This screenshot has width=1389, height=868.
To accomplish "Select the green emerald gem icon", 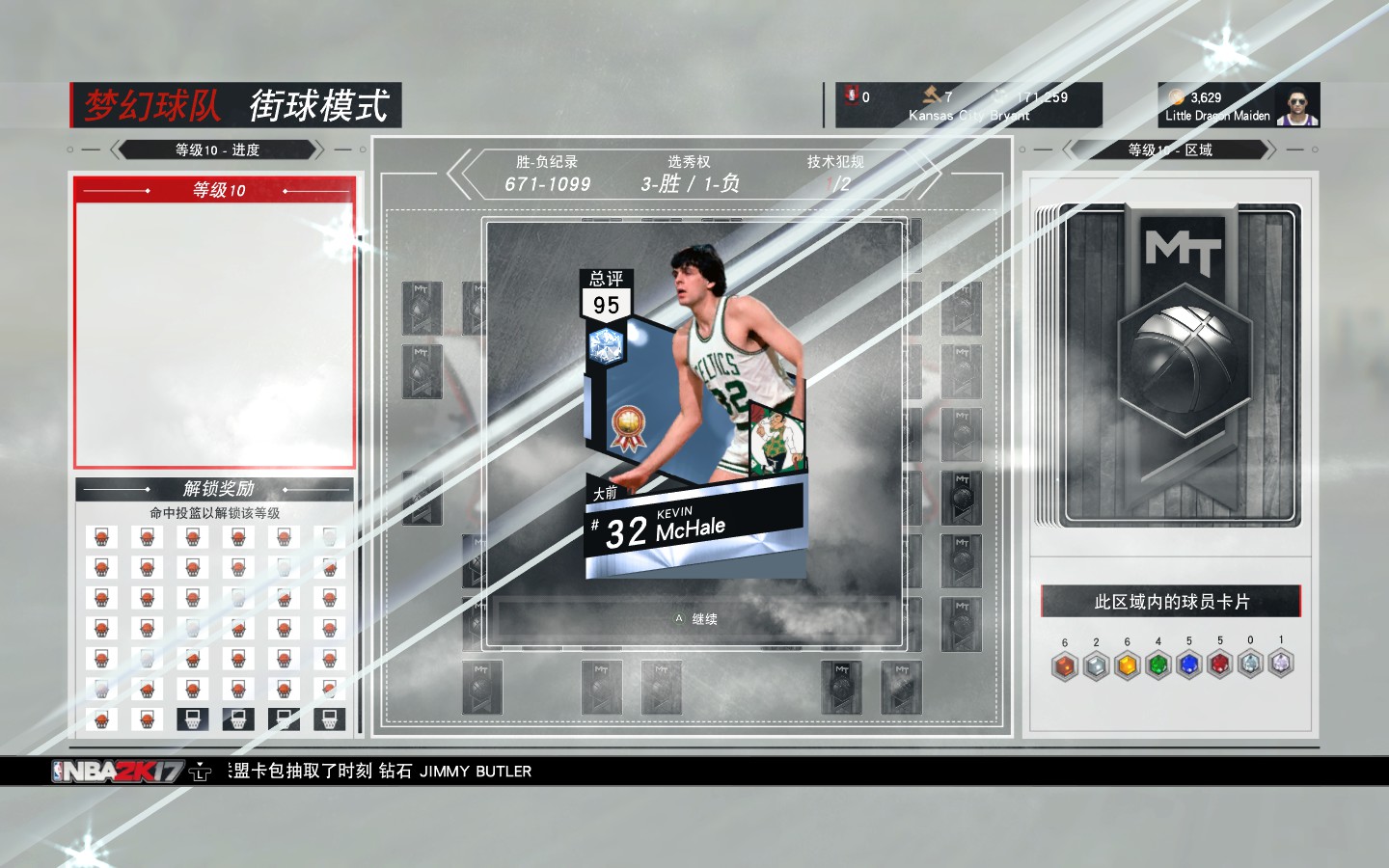I will (x=1157, y=664).
